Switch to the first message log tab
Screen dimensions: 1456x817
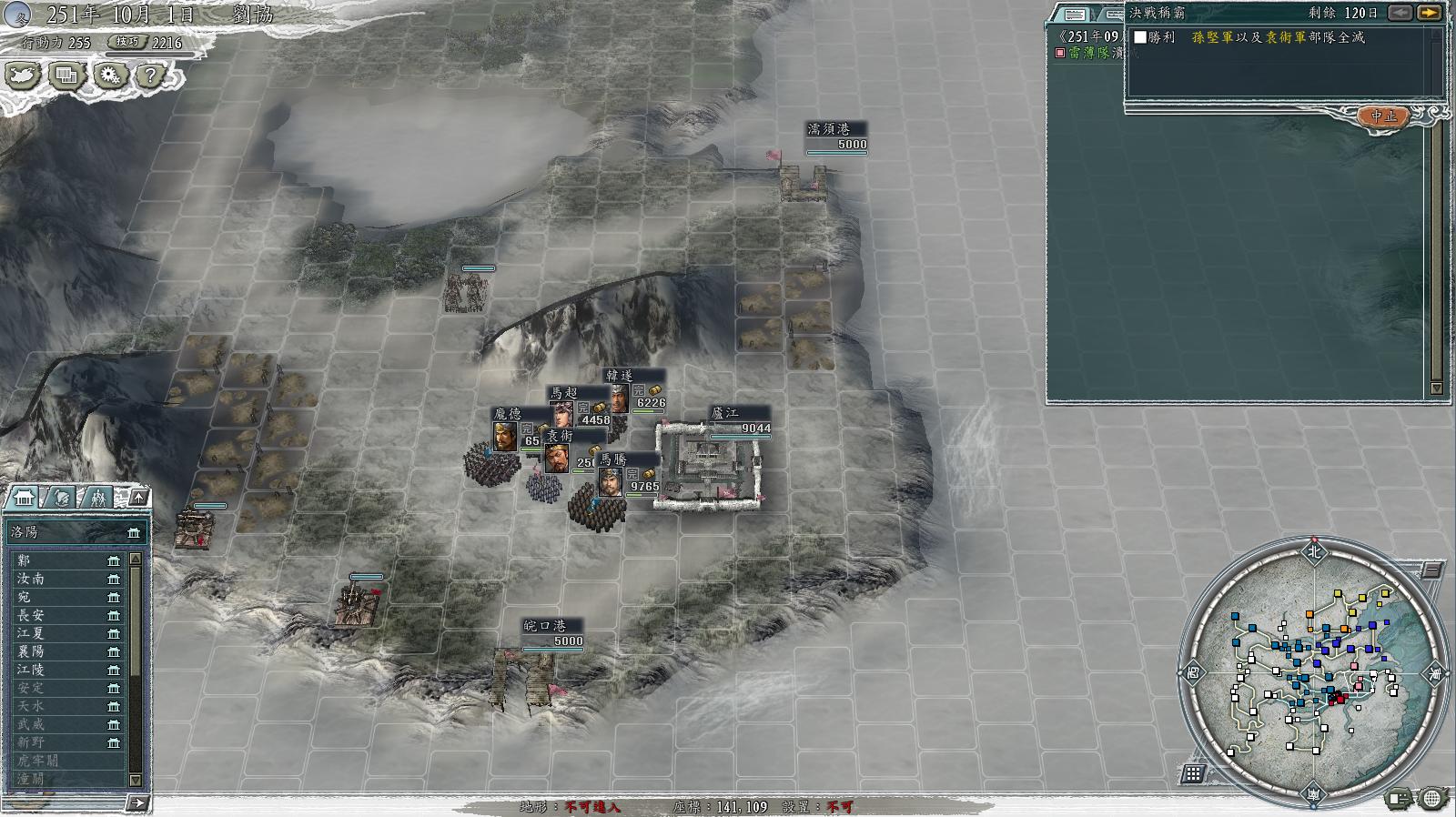point(1075,14)
